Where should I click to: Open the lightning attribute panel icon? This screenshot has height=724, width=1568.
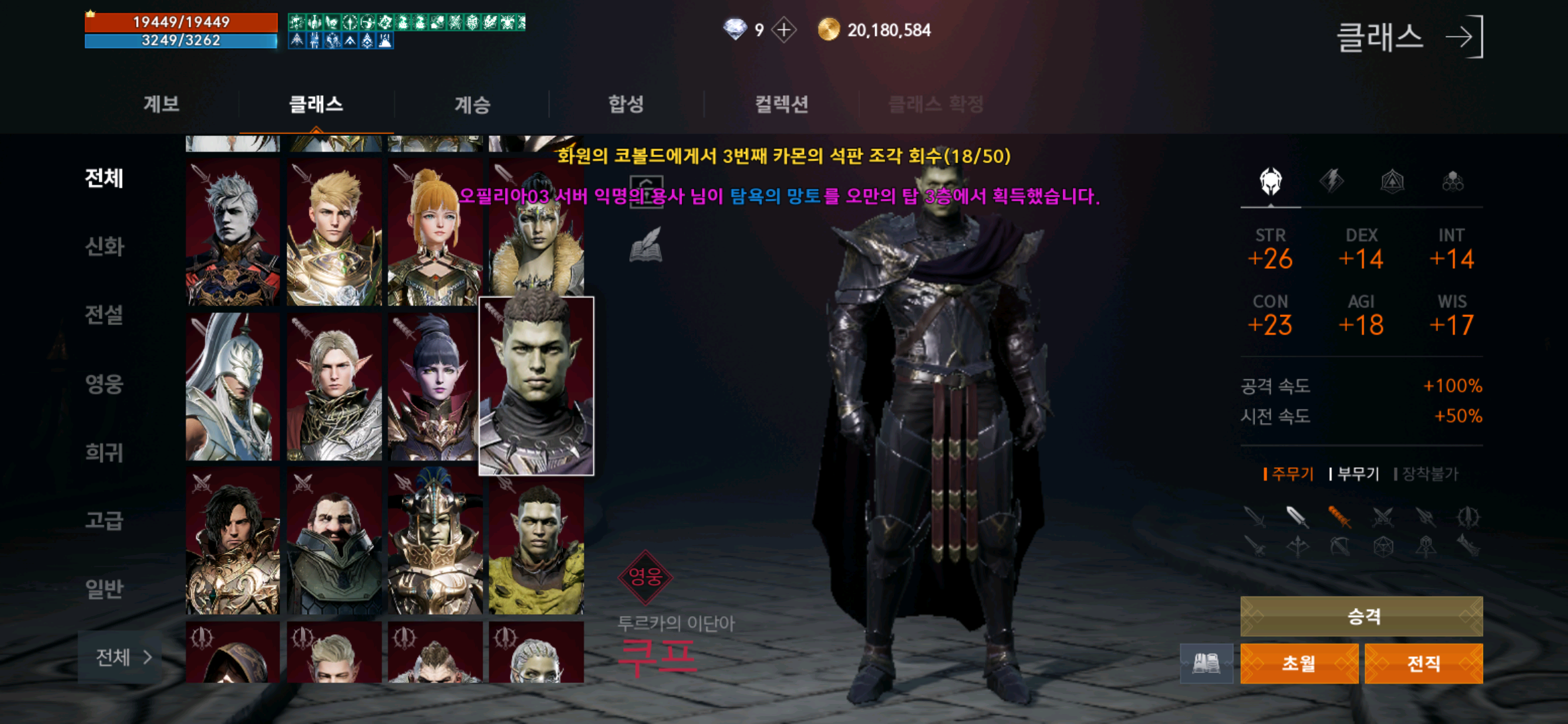coord(1333,182)
